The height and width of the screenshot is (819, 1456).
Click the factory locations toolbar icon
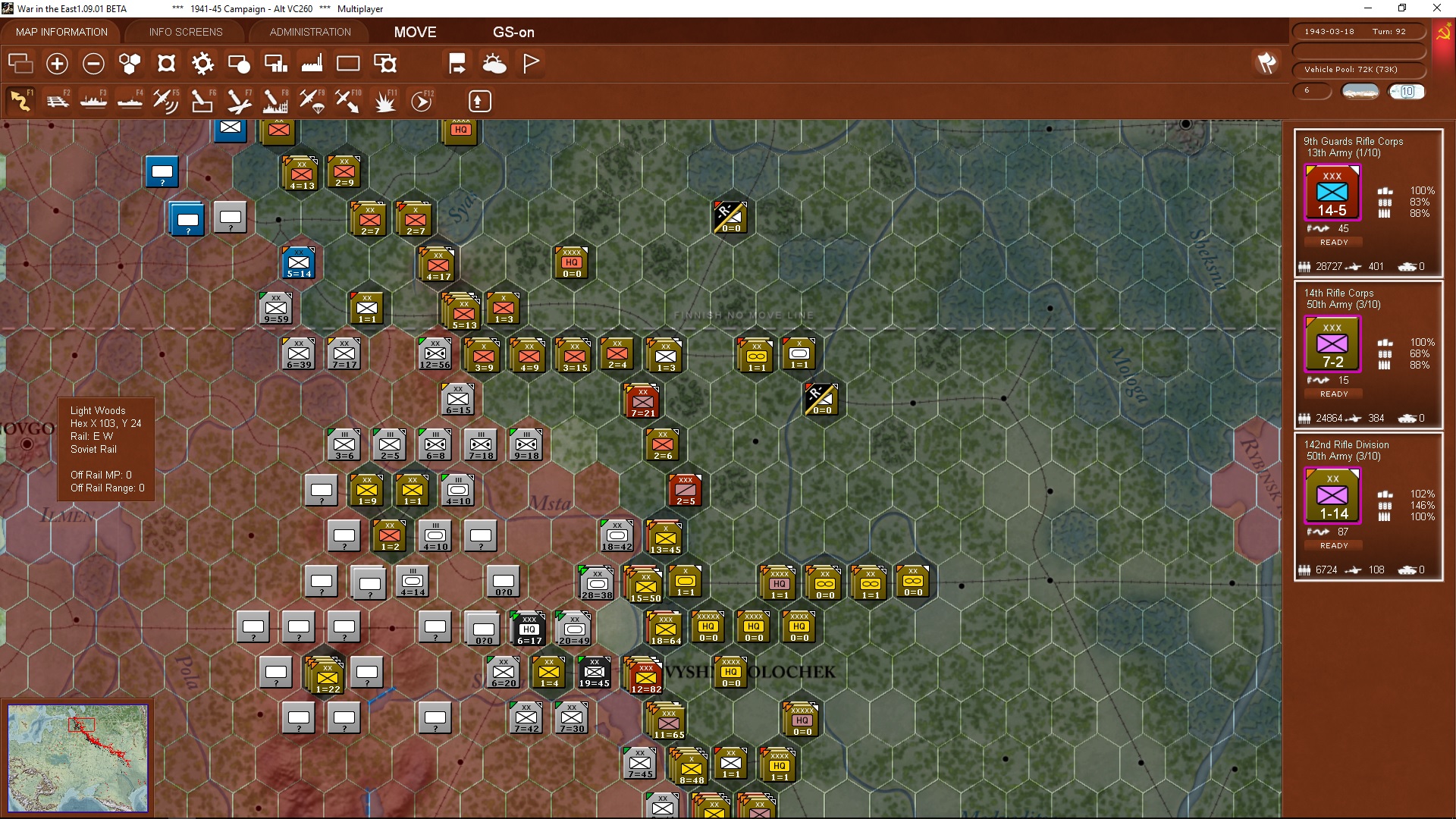312,64
